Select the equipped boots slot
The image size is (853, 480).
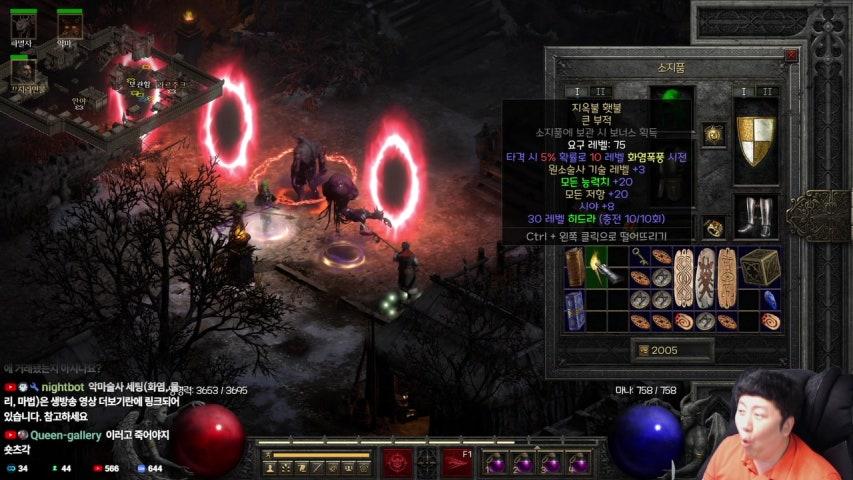[756, 215]
